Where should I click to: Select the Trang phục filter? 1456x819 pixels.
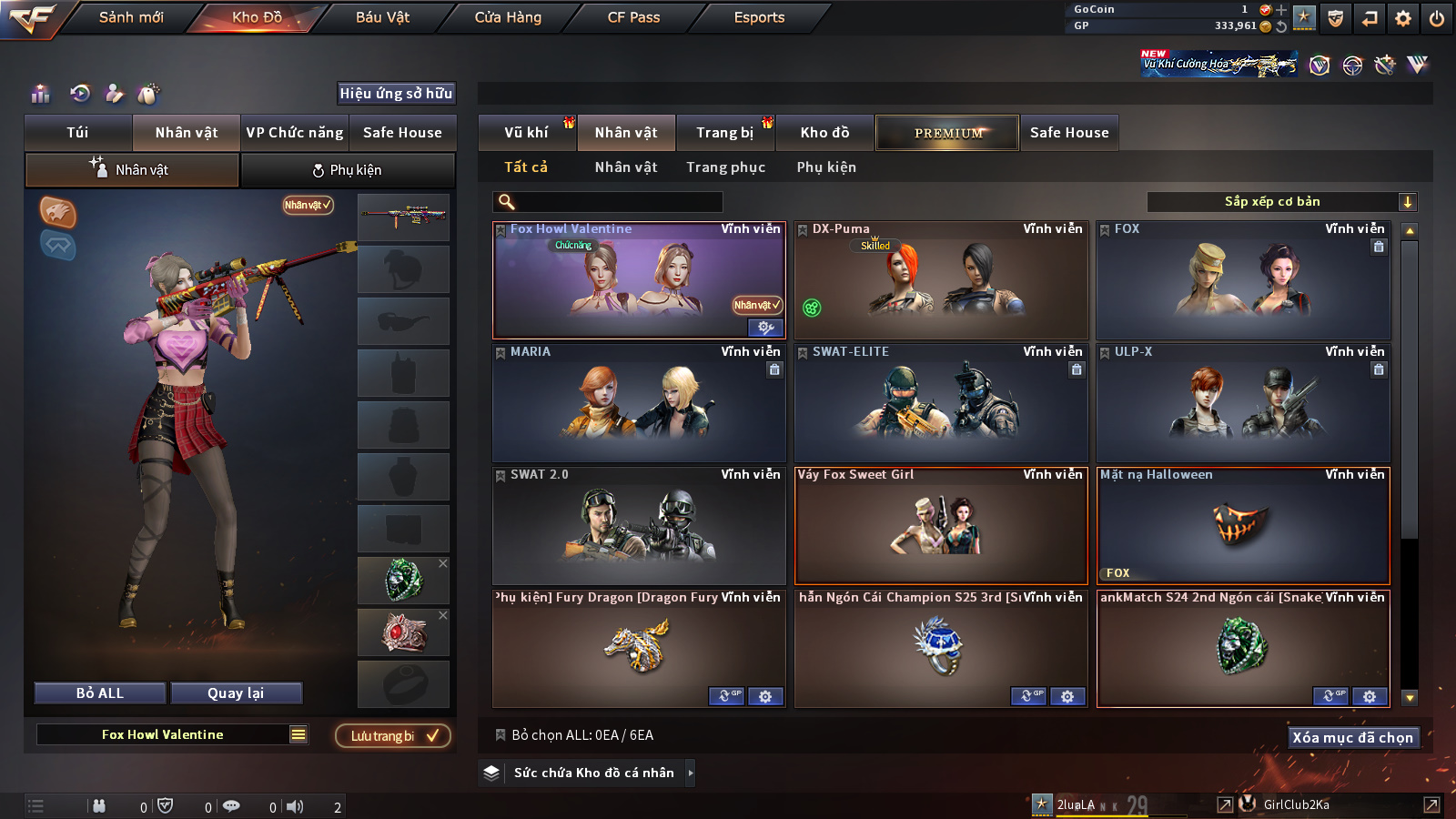[x=725, y=167]
